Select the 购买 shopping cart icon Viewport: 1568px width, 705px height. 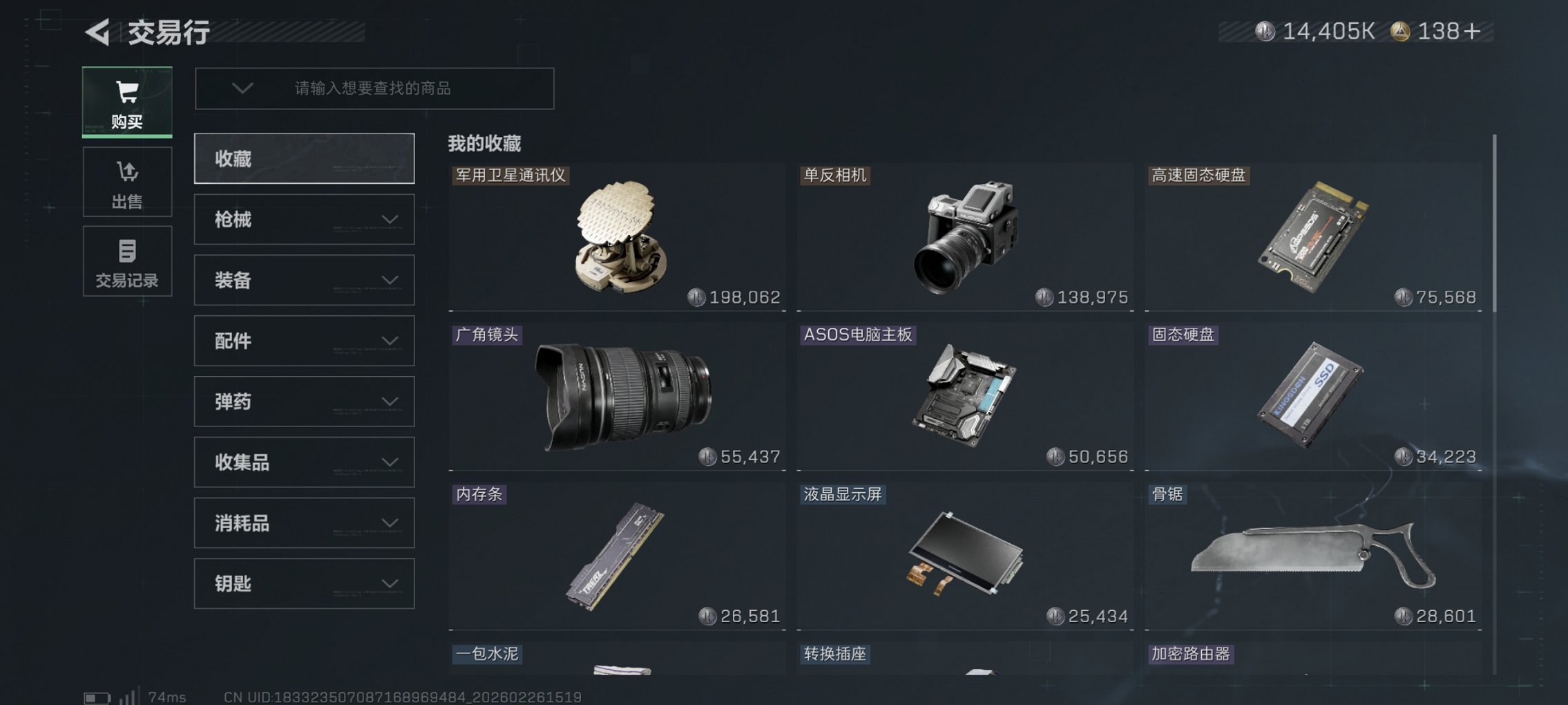(127, 102)
